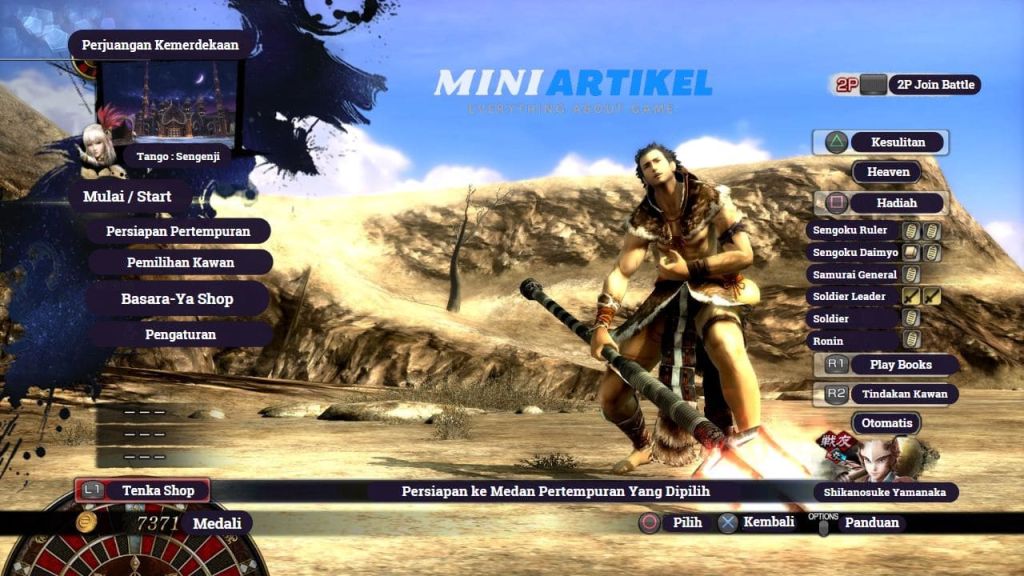Choose Pemilihan Kawan option
Viewport: 1024px width, 576px height.
pos(180,263)
